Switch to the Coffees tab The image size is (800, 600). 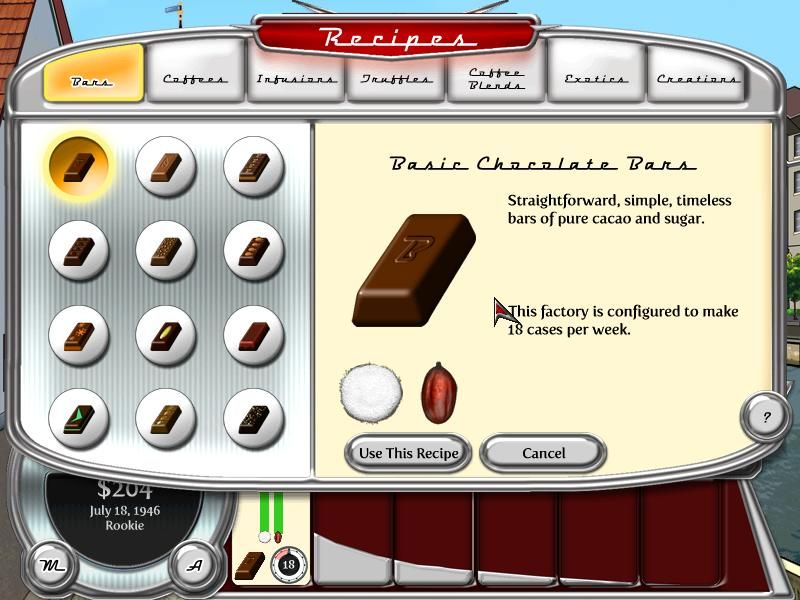[x=195, y=78]
